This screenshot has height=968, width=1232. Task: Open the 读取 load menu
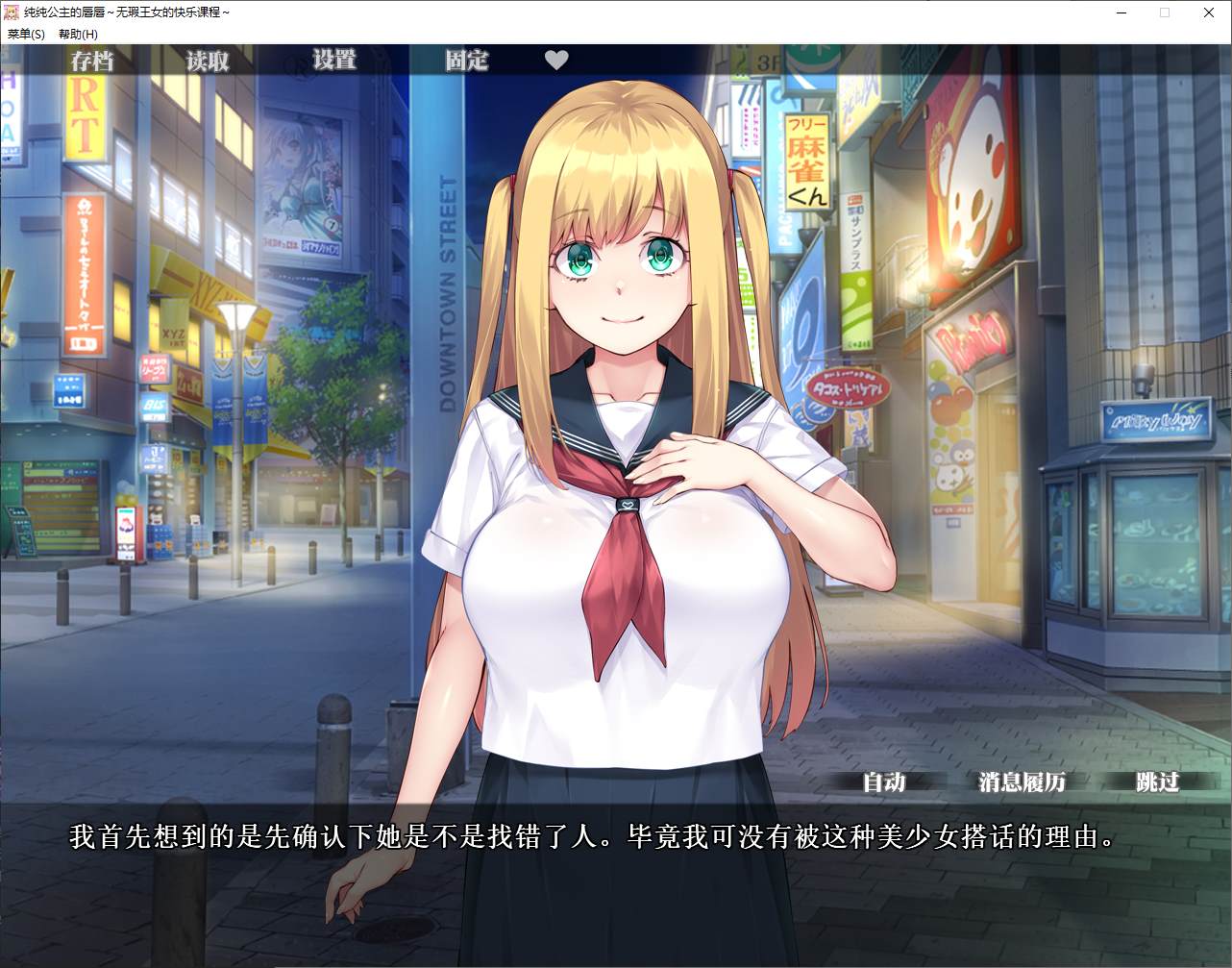(208, 62)
